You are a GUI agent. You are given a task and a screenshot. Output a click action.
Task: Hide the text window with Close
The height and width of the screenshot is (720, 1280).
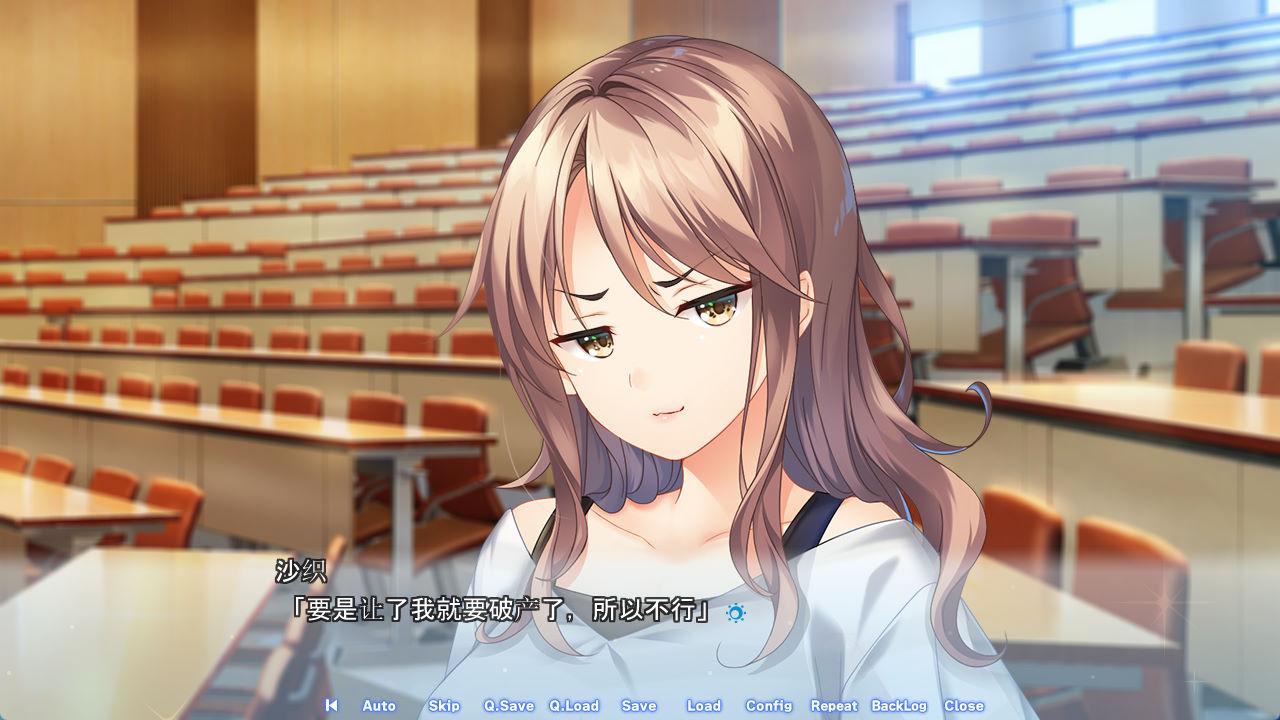coord(964,705)
